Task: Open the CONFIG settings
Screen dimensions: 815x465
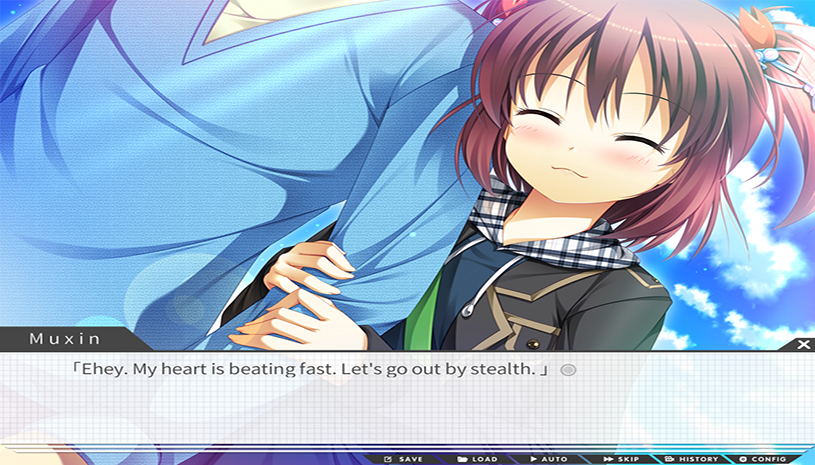Action: (x=763, y=459)
